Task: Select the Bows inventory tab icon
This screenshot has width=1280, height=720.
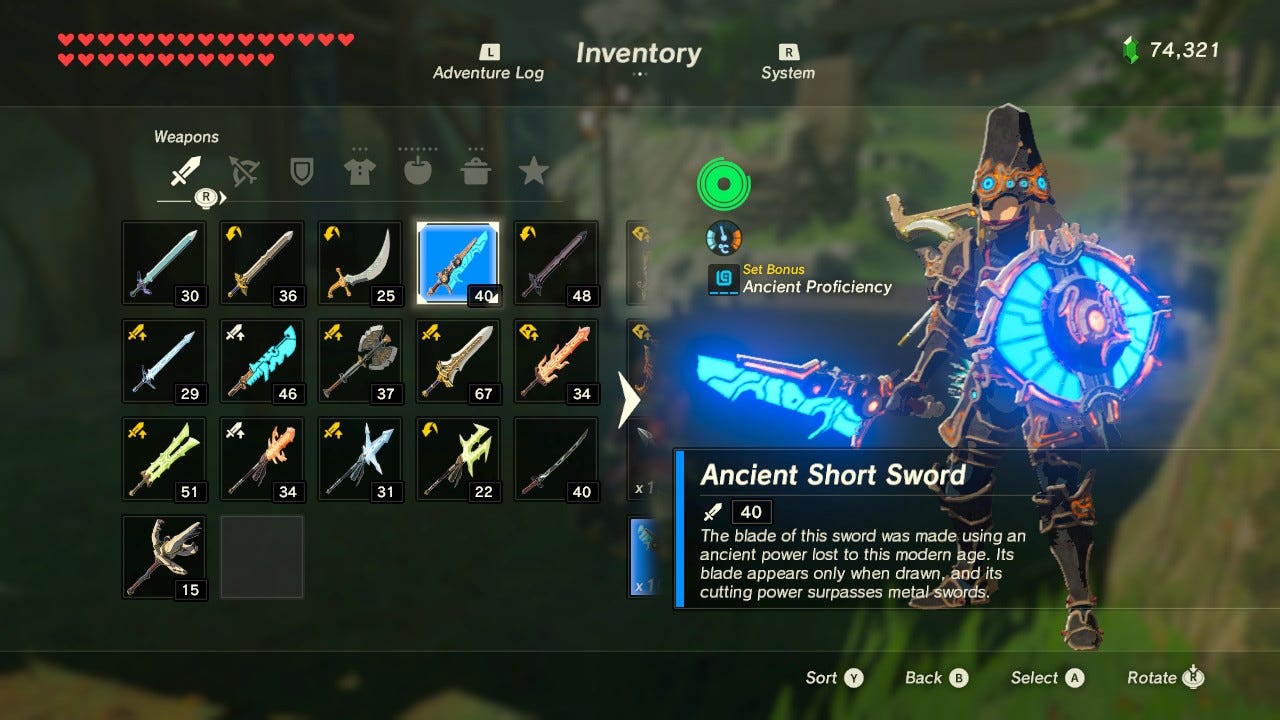Action: point(242,170)
